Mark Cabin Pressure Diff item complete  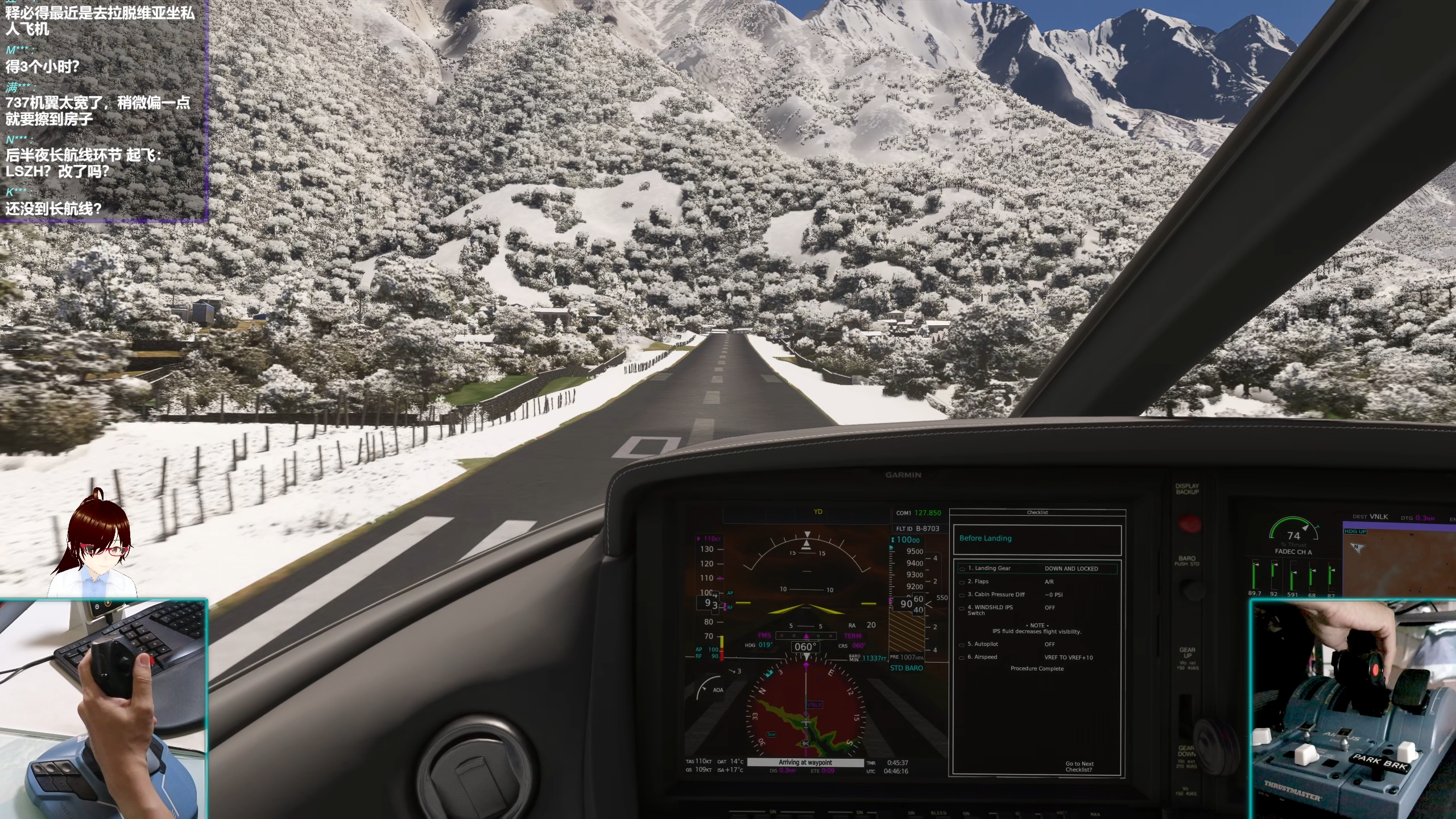click(962, 595)
